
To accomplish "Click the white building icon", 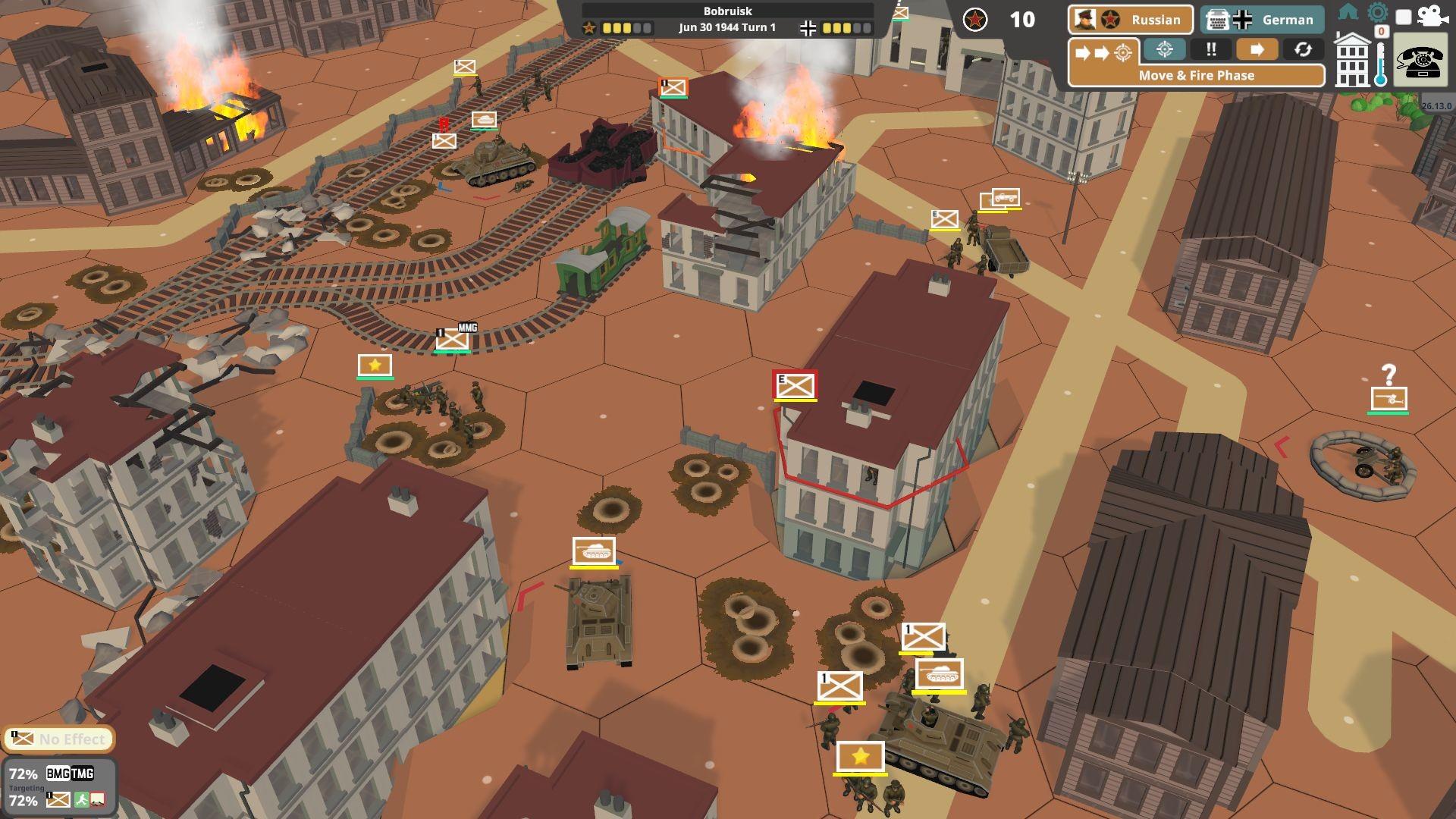I will coord(1352,61).
